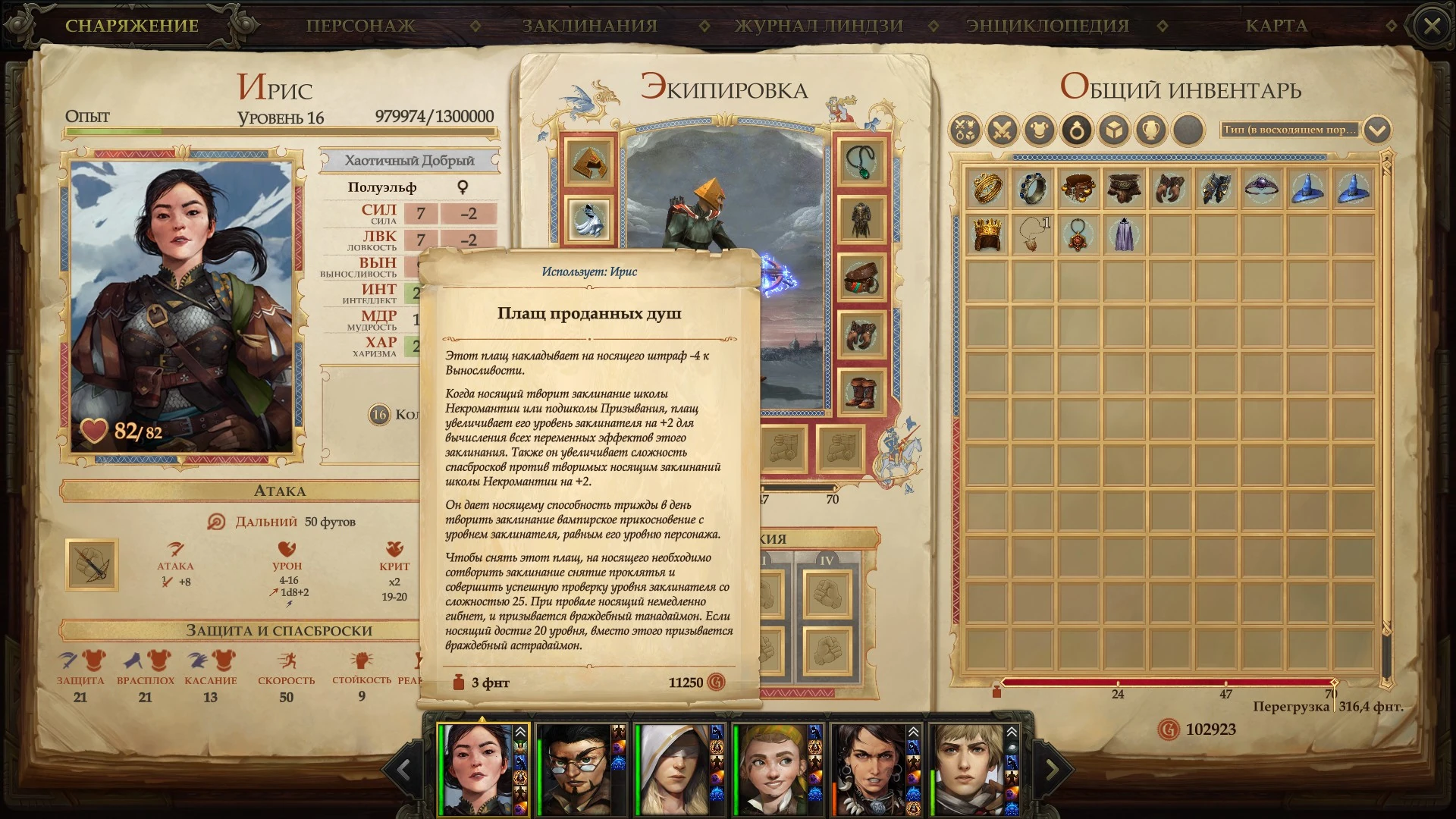Select the golden ring in inventory
1456x819 pixels.
[987, 188]
